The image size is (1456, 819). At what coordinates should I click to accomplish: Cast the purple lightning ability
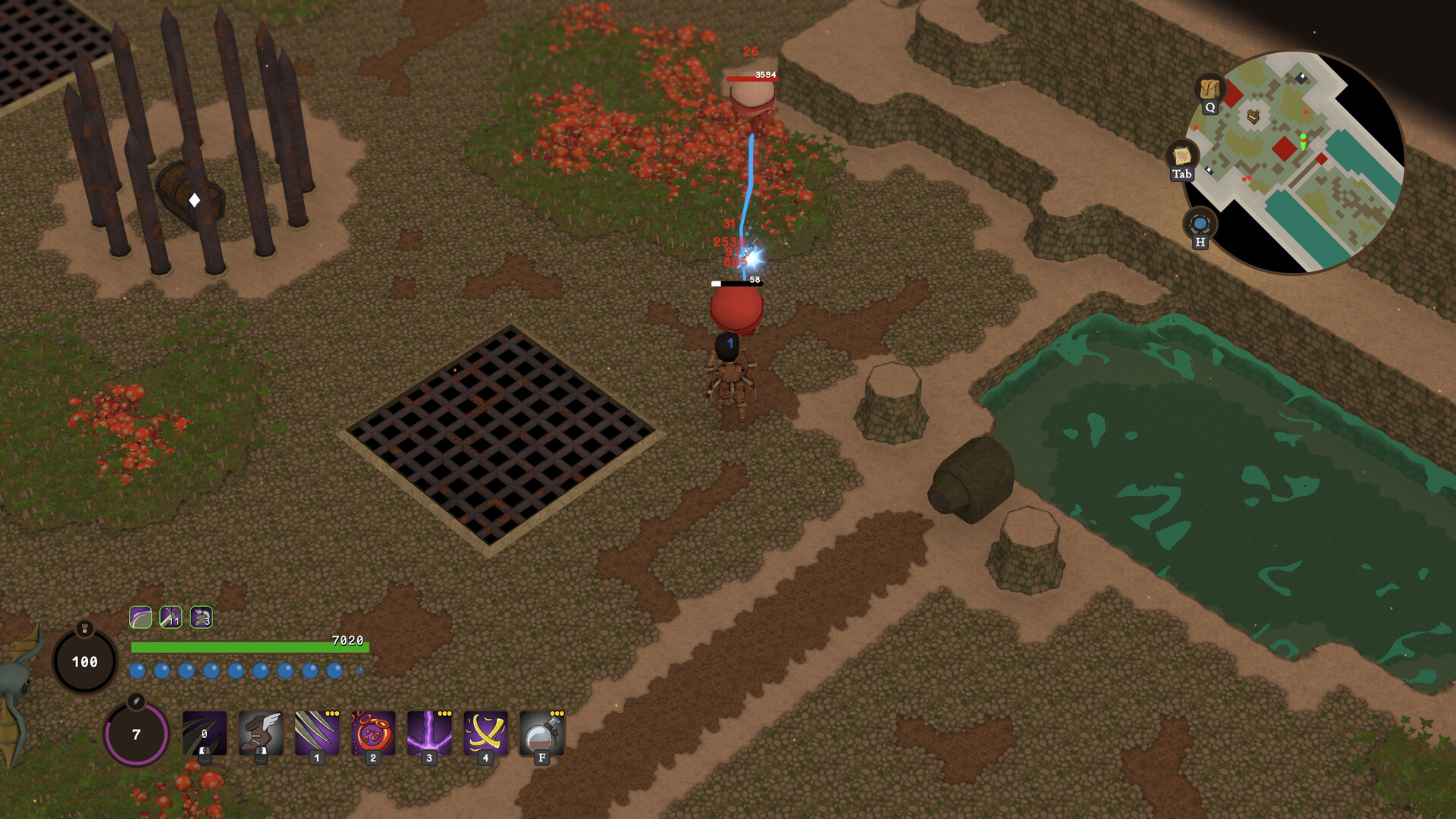(x=428, y=733)
